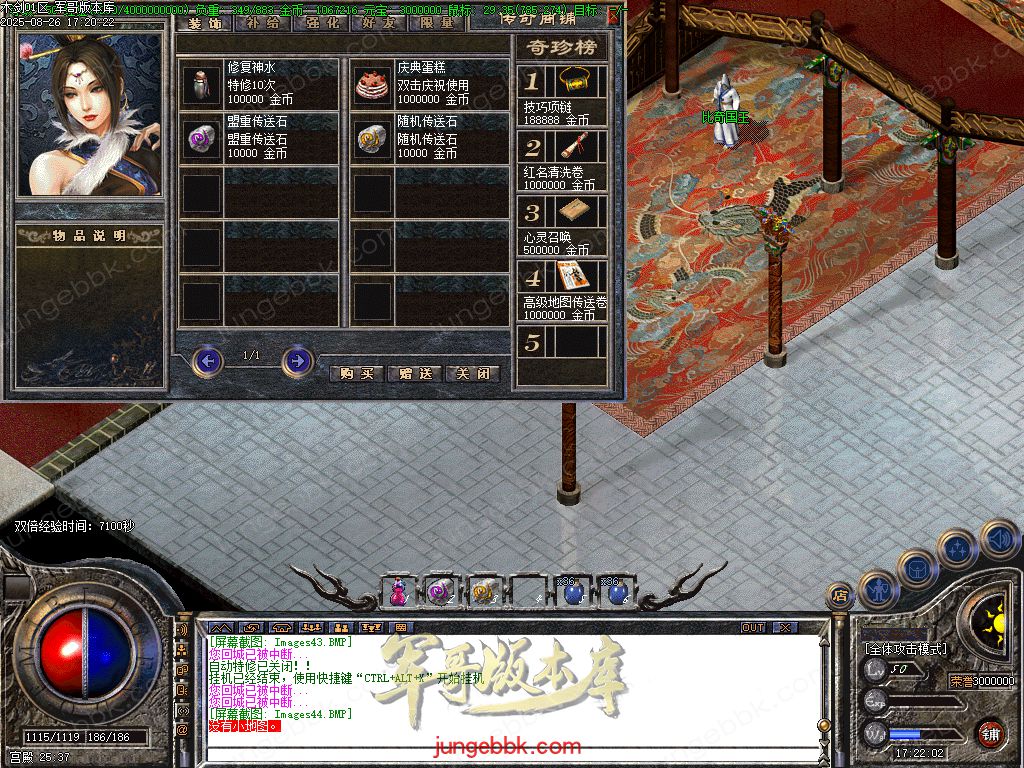Switch to the 补给 supplies tab
This screenshot has height=768, width=1024.
[x=263, y=22]
